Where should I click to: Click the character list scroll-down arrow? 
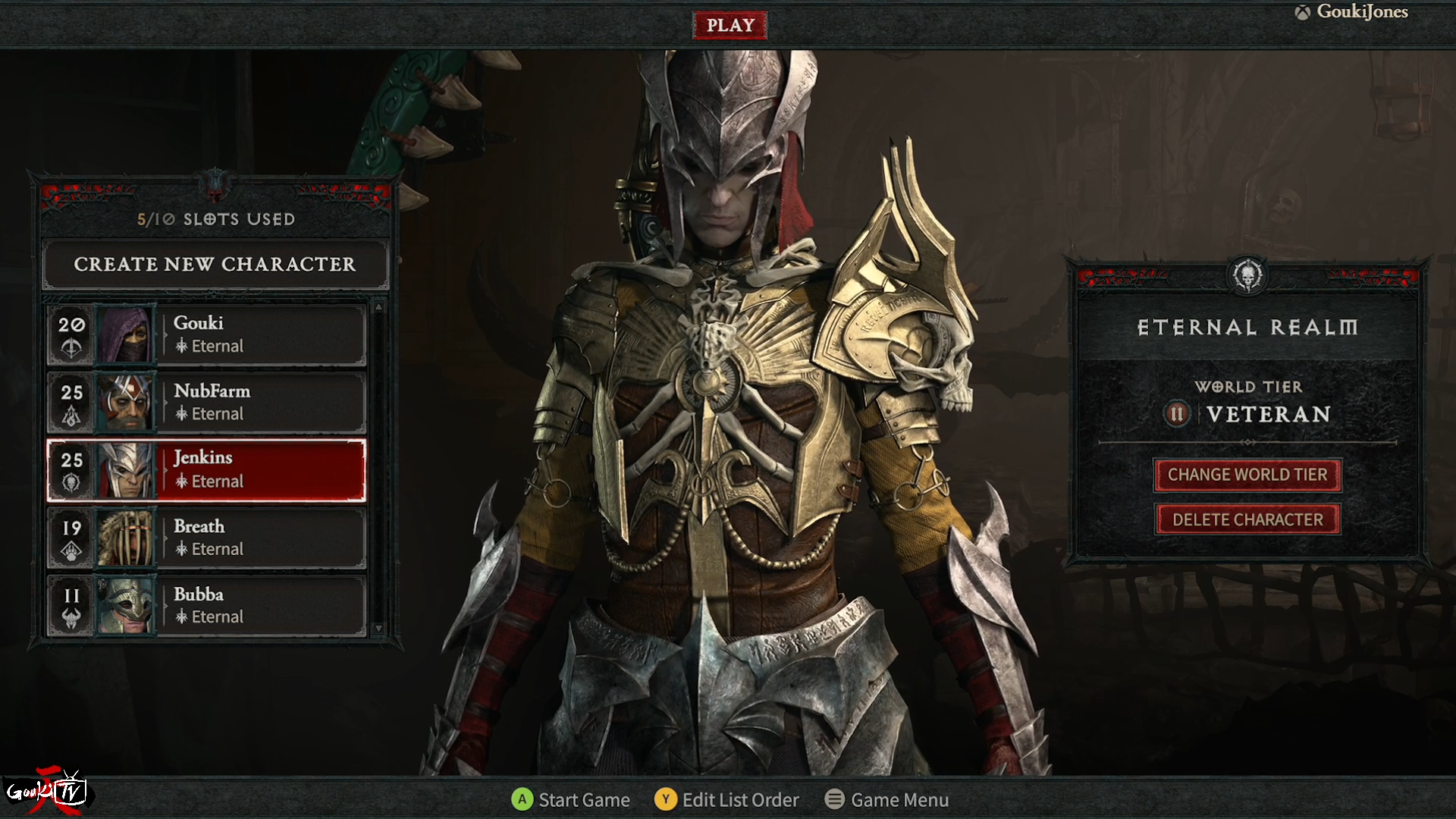[x=379, y=629]
